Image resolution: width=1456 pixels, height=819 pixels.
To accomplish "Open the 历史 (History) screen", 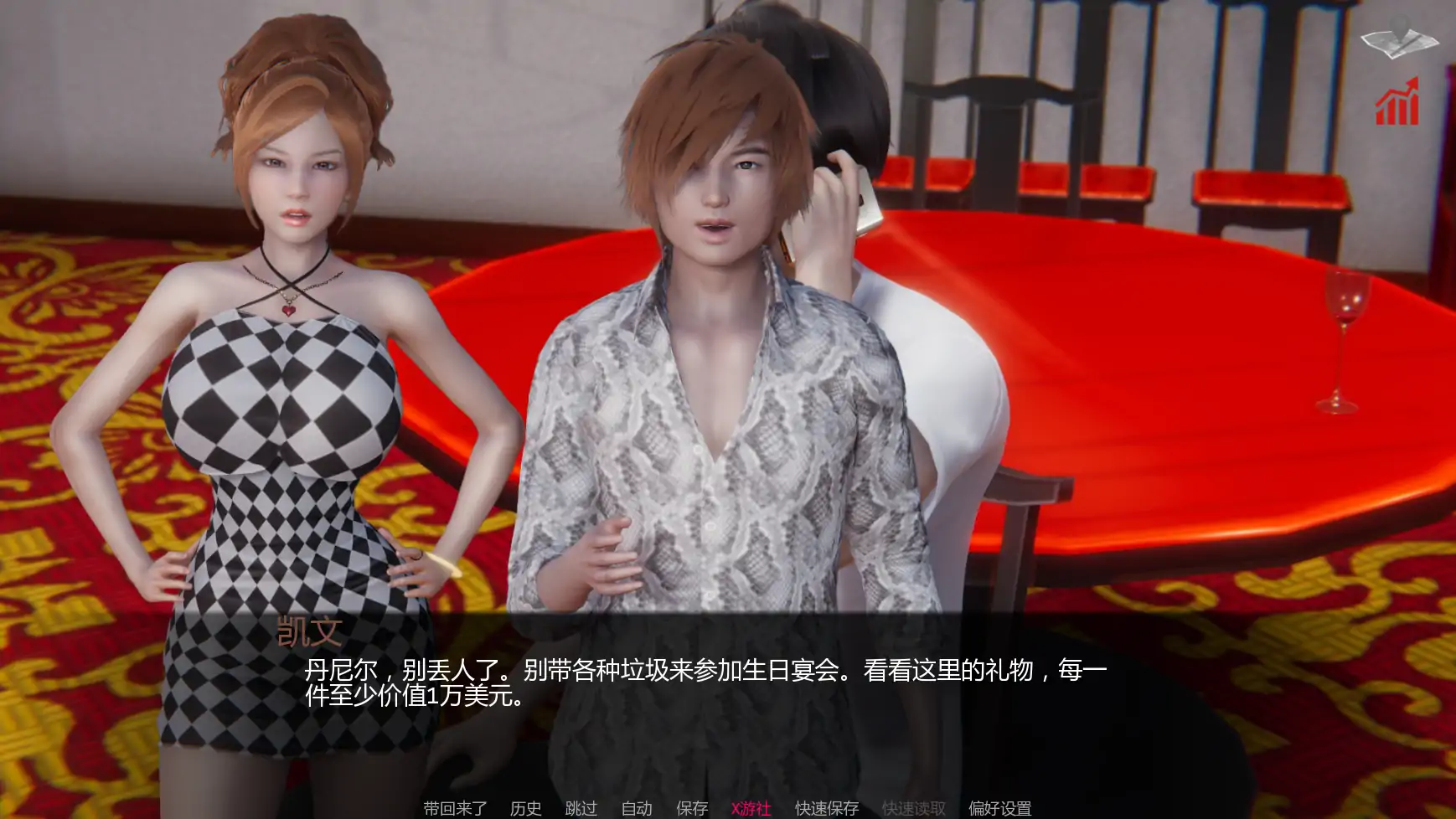I will tap(524, 809).
